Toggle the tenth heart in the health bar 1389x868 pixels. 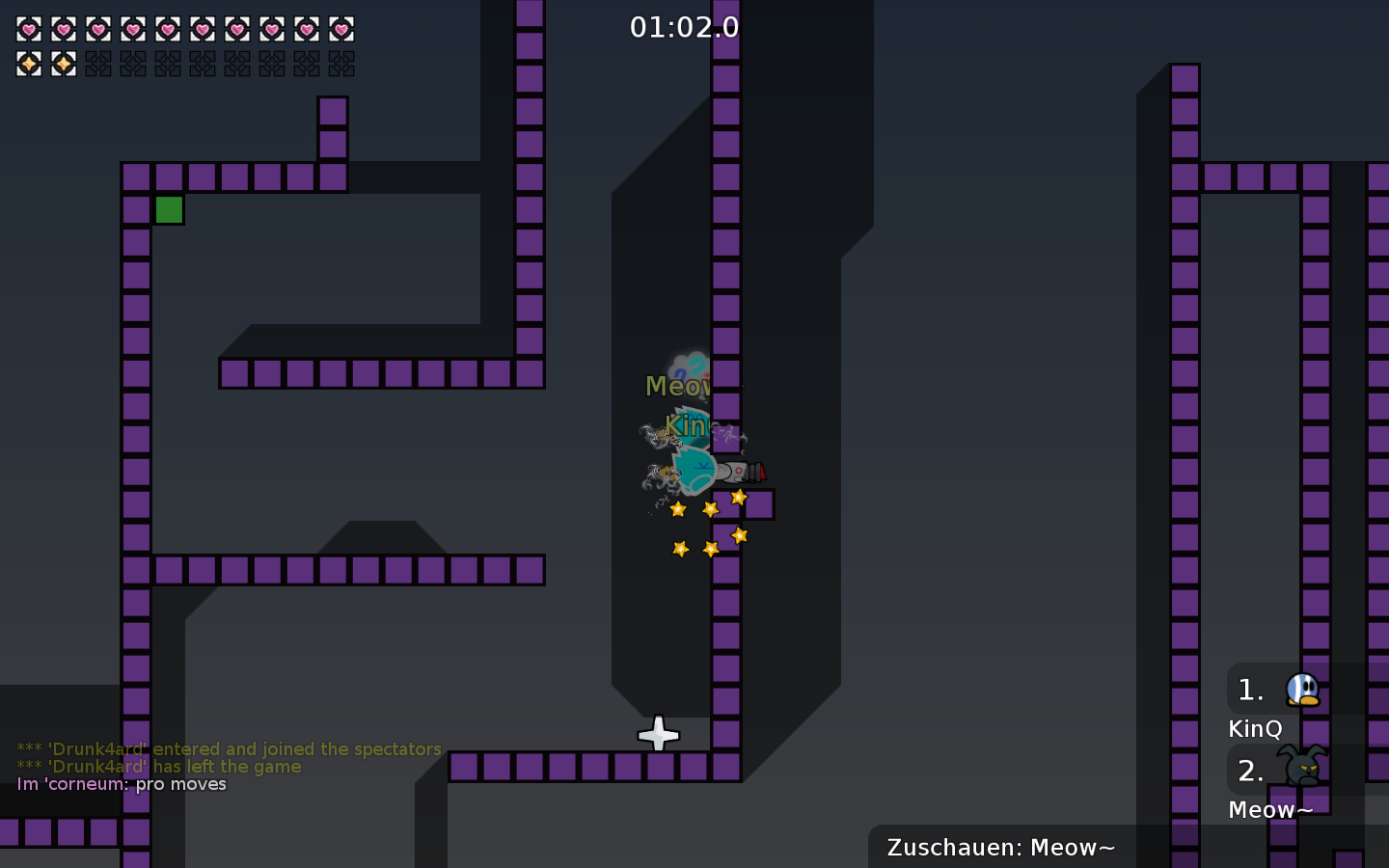click(x=341, y=29)
